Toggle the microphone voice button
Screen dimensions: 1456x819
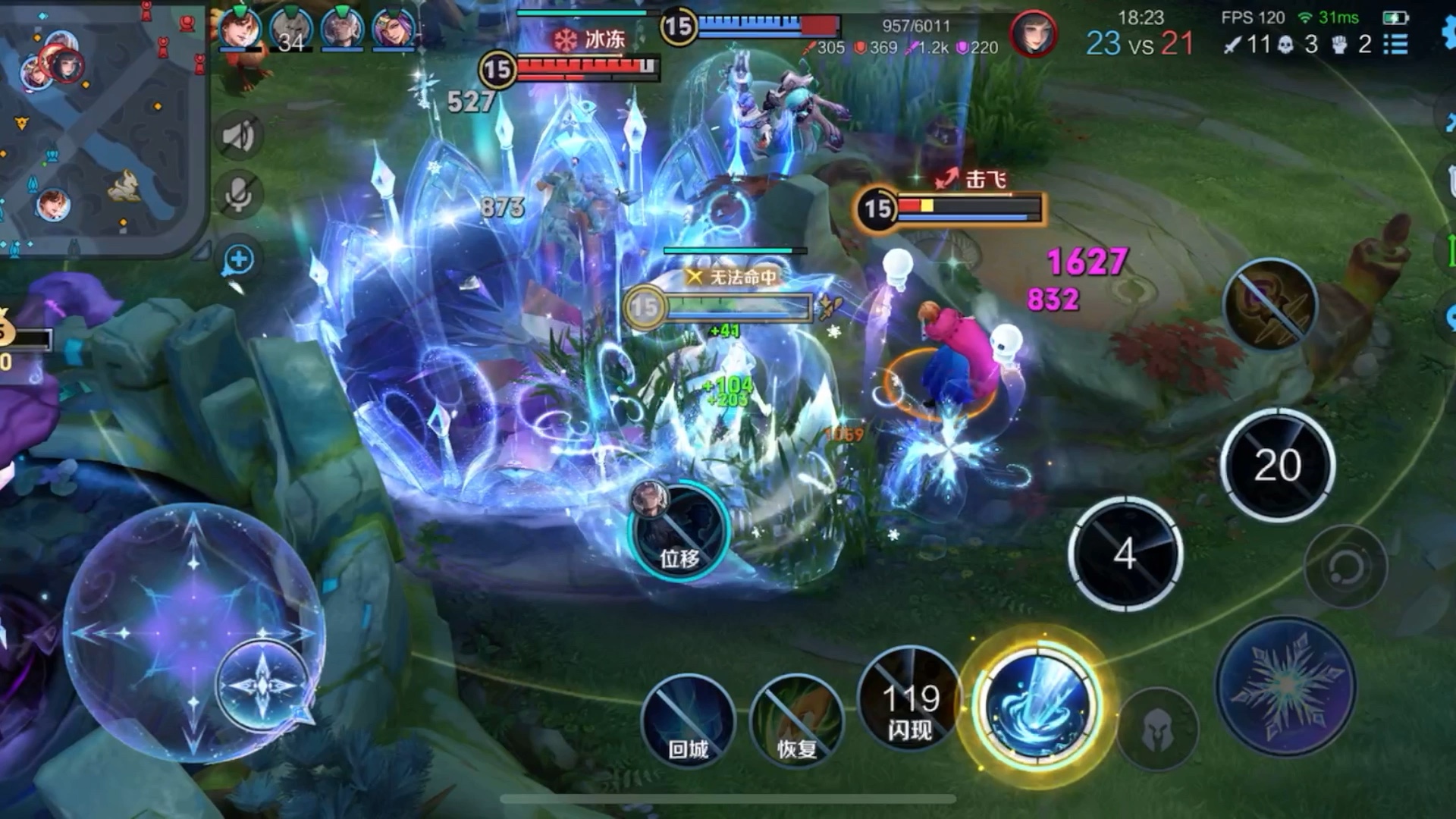pyautogui.click(x=239, y=195)
